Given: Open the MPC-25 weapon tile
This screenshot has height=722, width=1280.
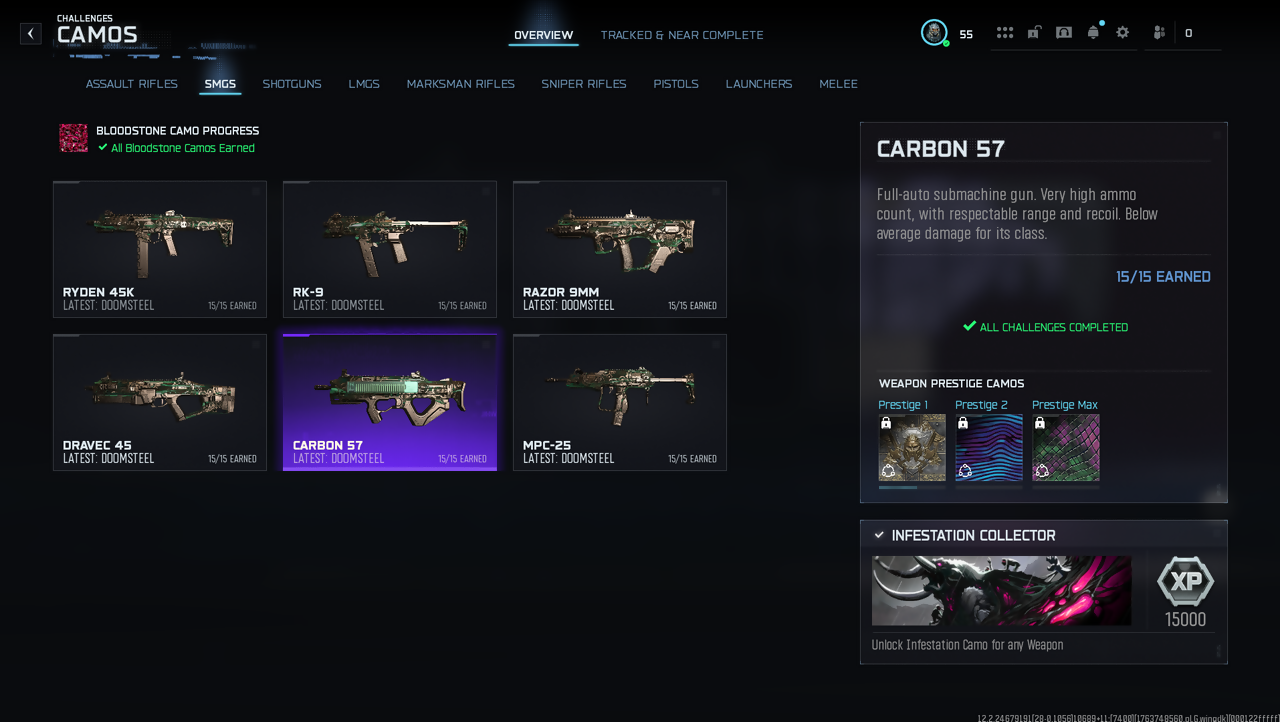Looking at the screenshot, I should (x=620, y=402).
